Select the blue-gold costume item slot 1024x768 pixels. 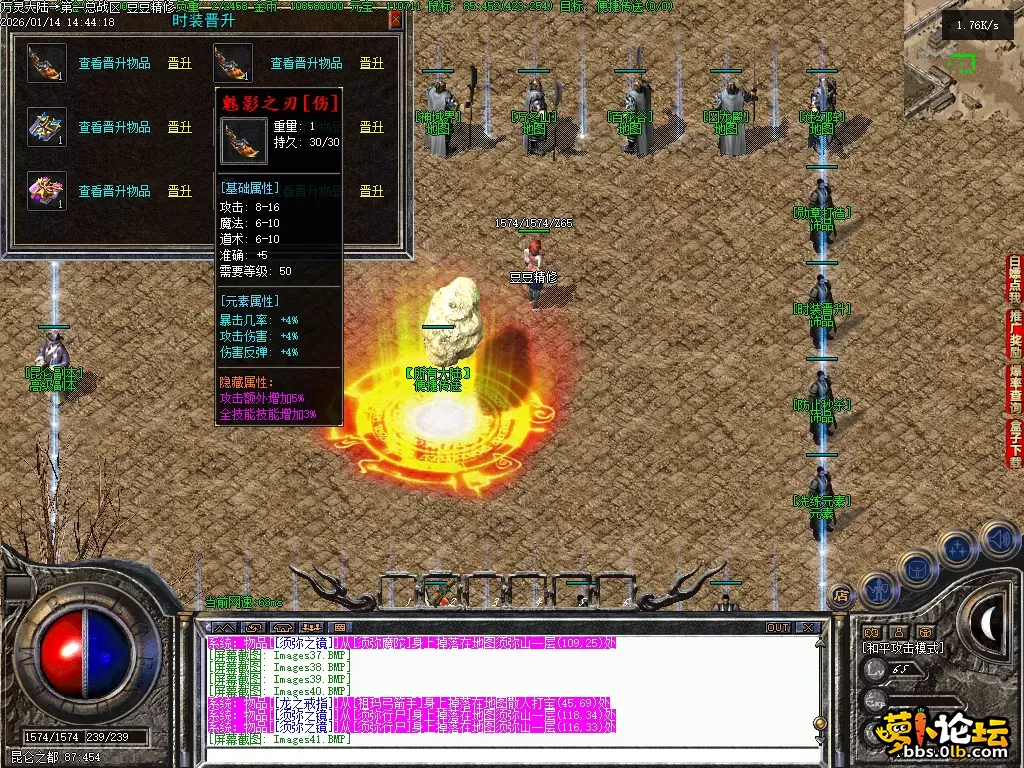pyautogui.click(x=47, y=127)
